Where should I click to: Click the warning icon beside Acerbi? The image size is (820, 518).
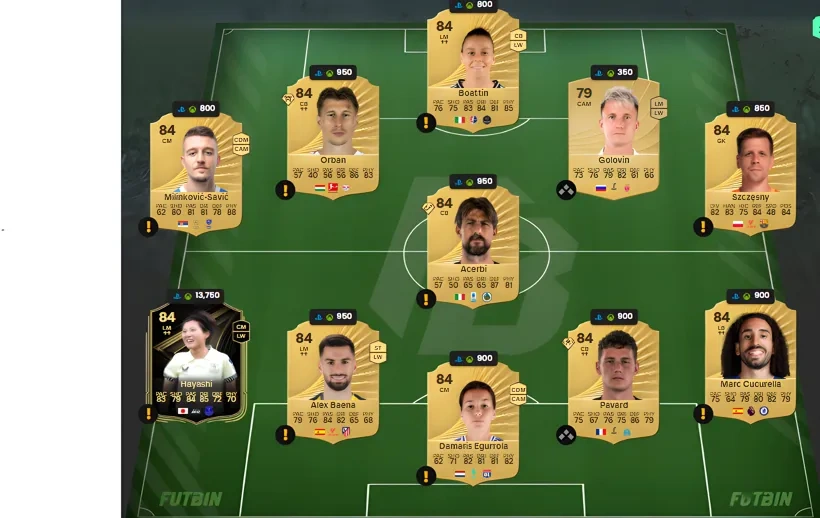click(x=426, y=298)
